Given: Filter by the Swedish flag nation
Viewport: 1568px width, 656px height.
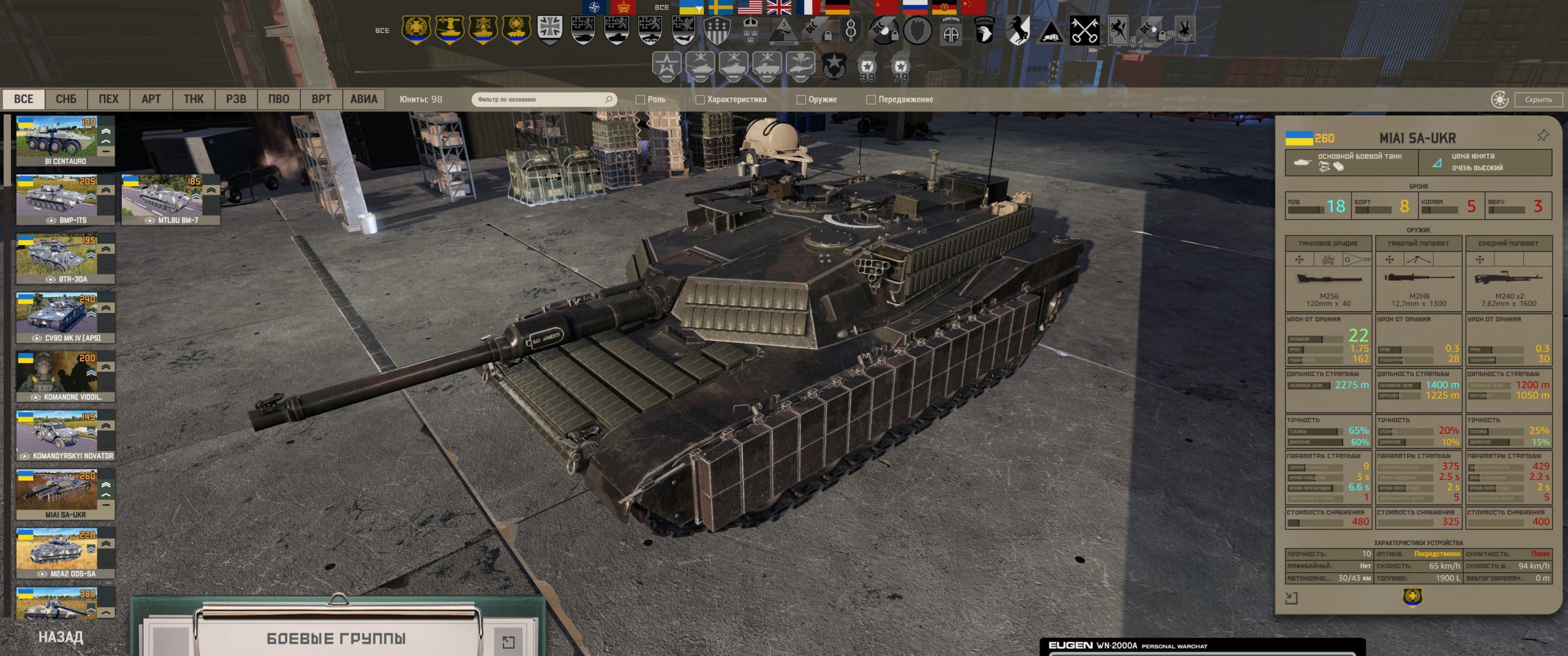Looking at the screenshot, I should [720, 7].
